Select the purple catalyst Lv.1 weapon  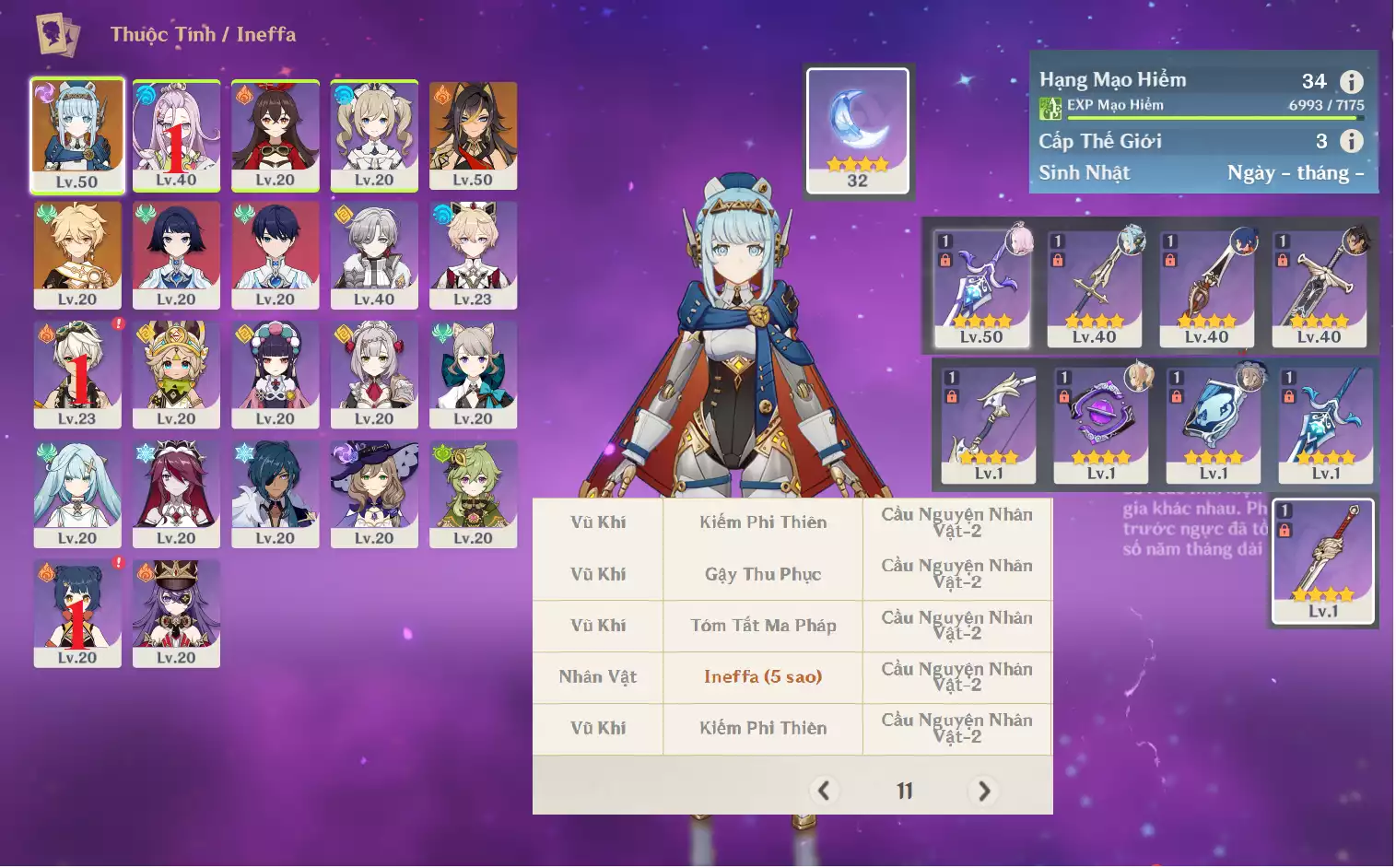(x=1101, y=425)
